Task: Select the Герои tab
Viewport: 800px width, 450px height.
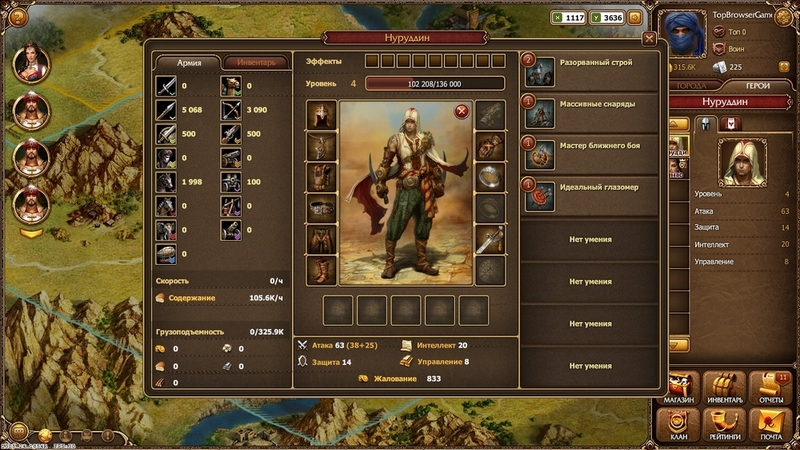Action: pyautogui.click(x=758, y=86)
